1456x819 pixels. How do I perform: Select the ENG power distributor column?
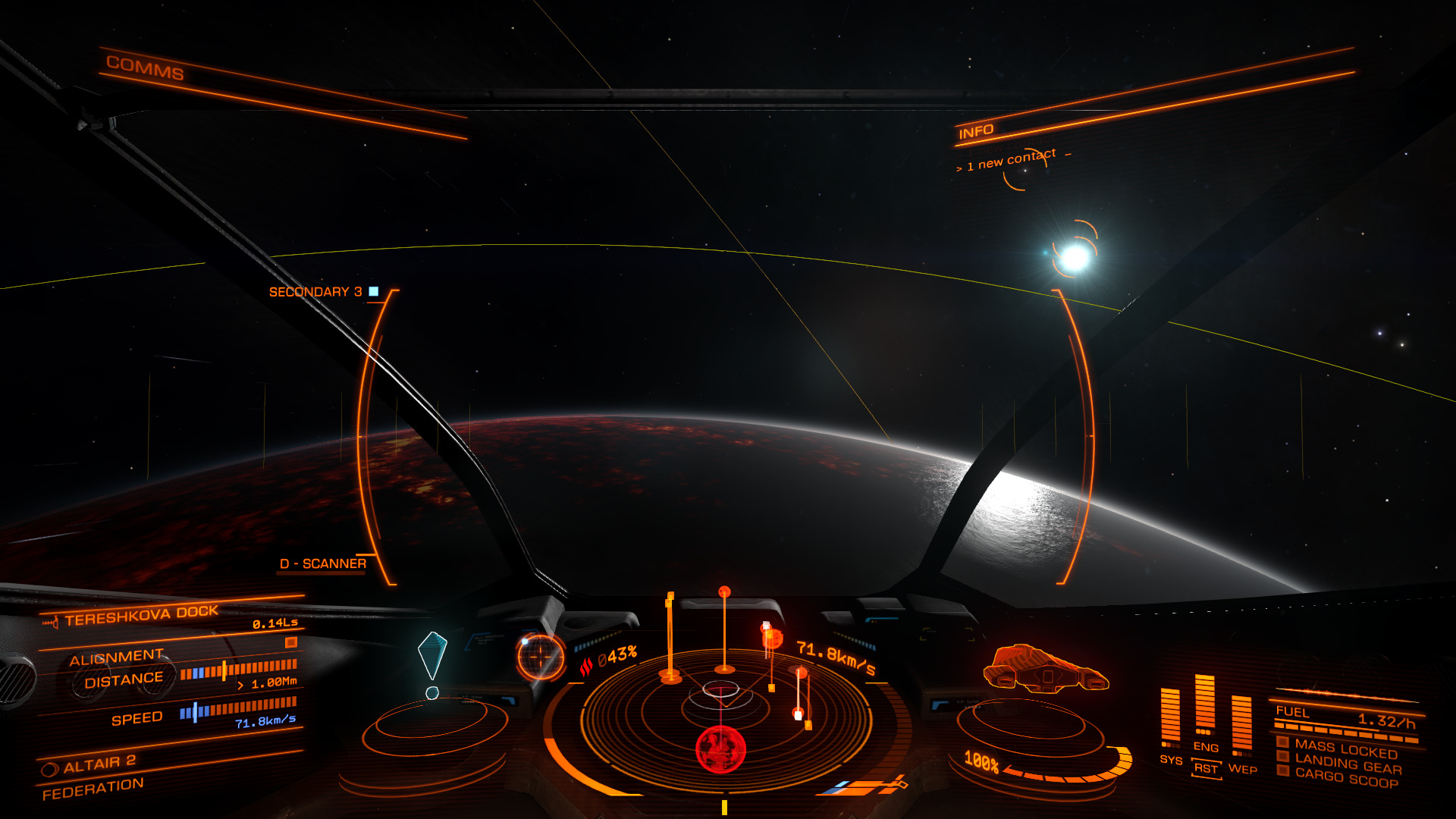1205,705
